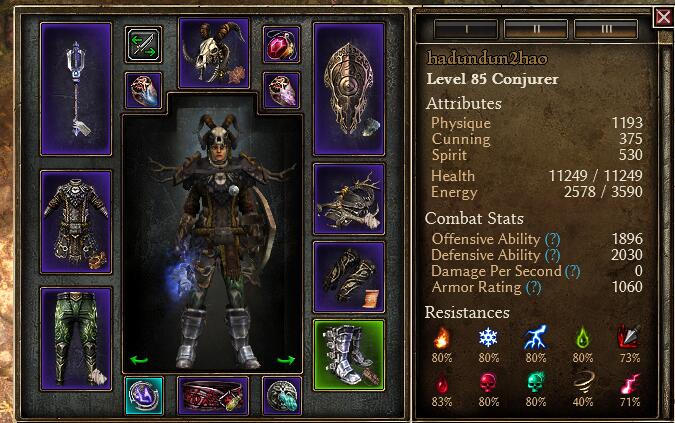Show character sheet tab III
Image resolution: width=675 pixels, height=423 pixels.
pyautogui.click(x=607, y=29)
